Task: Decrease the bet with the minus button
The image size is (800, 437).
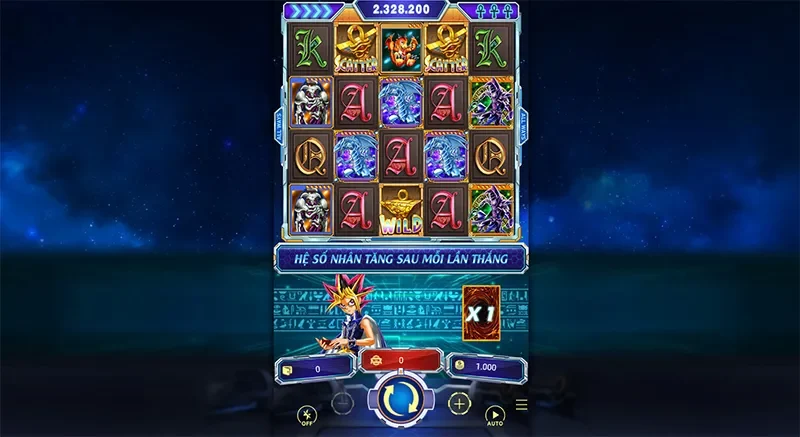Action: coord(342,404)
